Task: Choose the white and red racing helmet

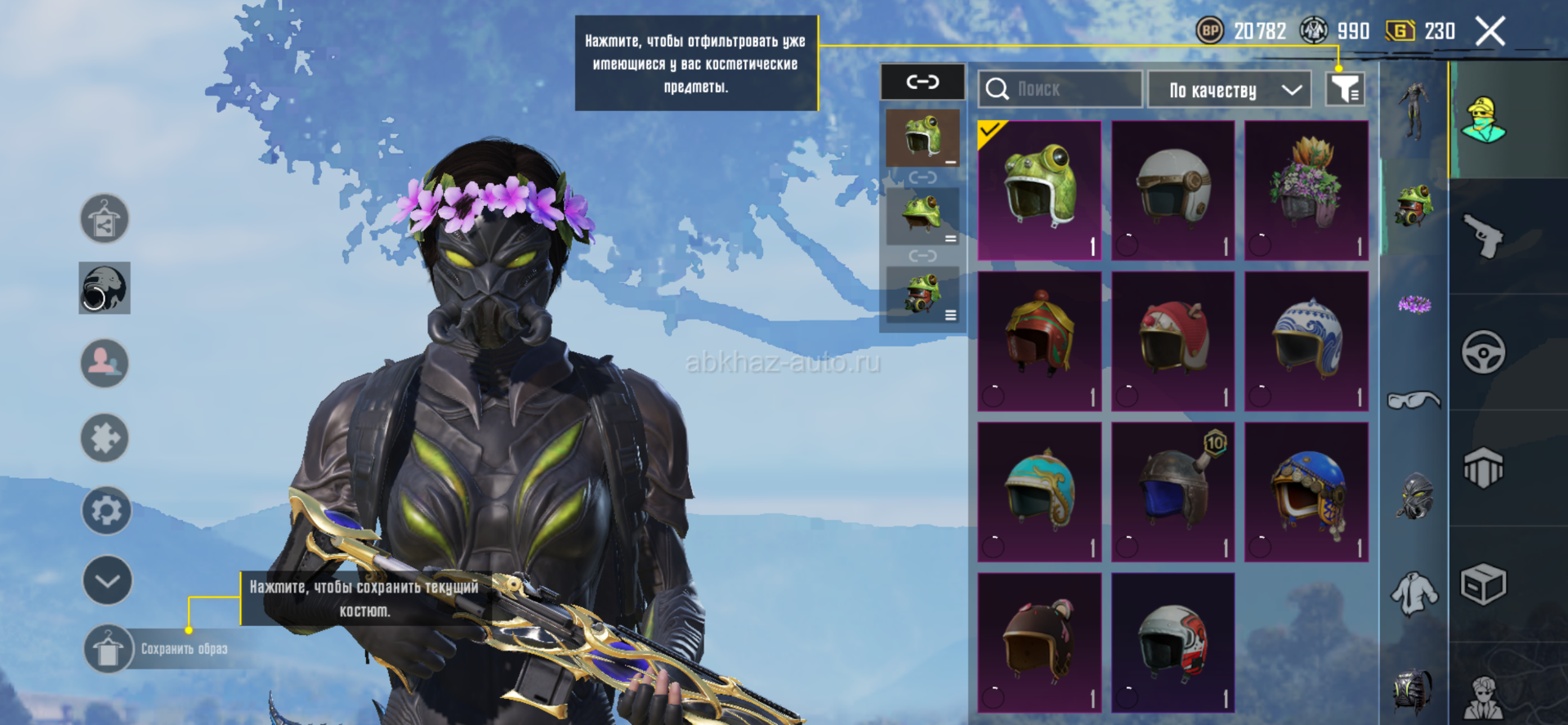Action: point(1173,642)
